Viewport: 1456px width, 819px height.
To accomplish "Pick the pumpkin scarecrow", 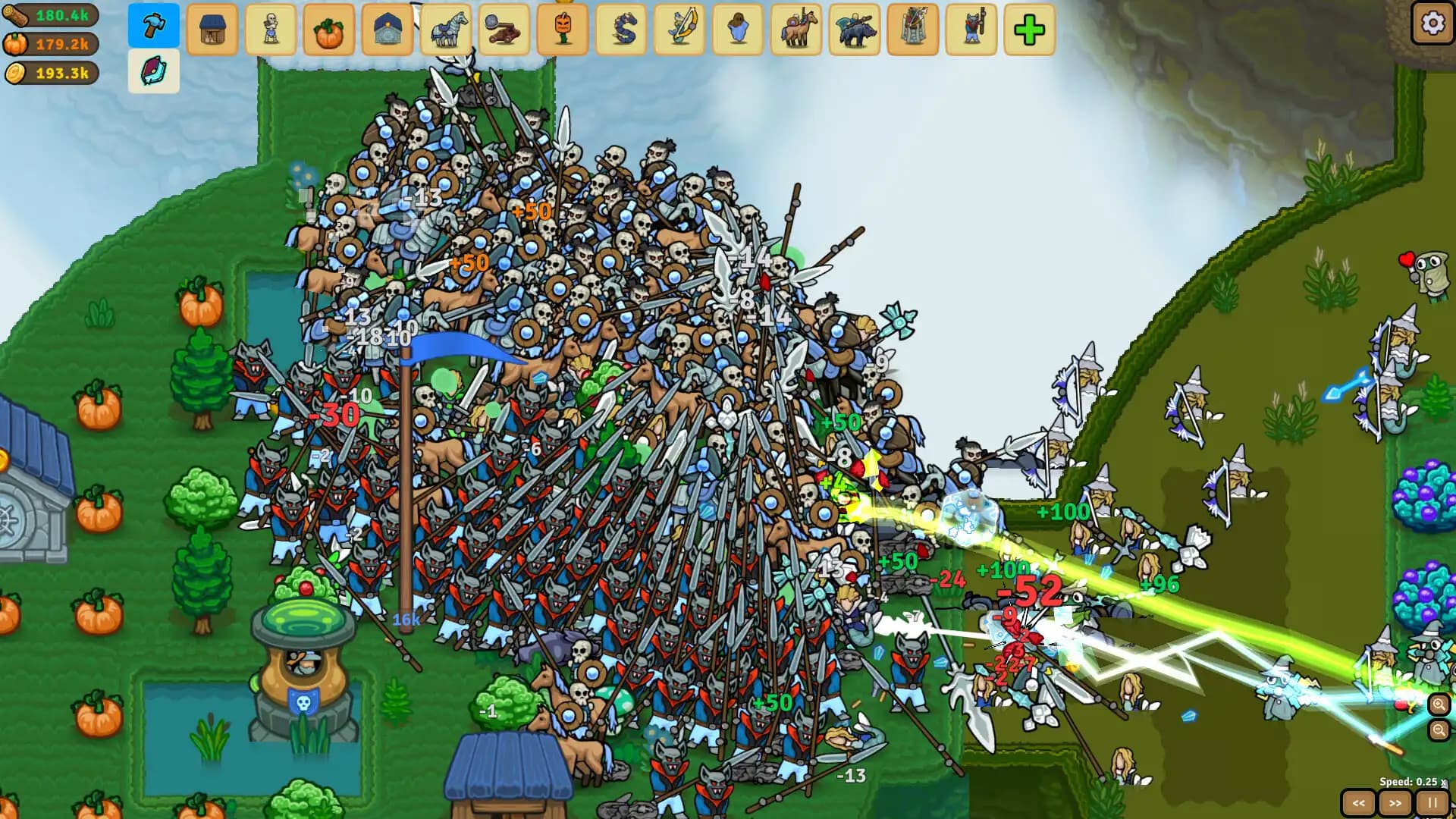I will (562, 30).
